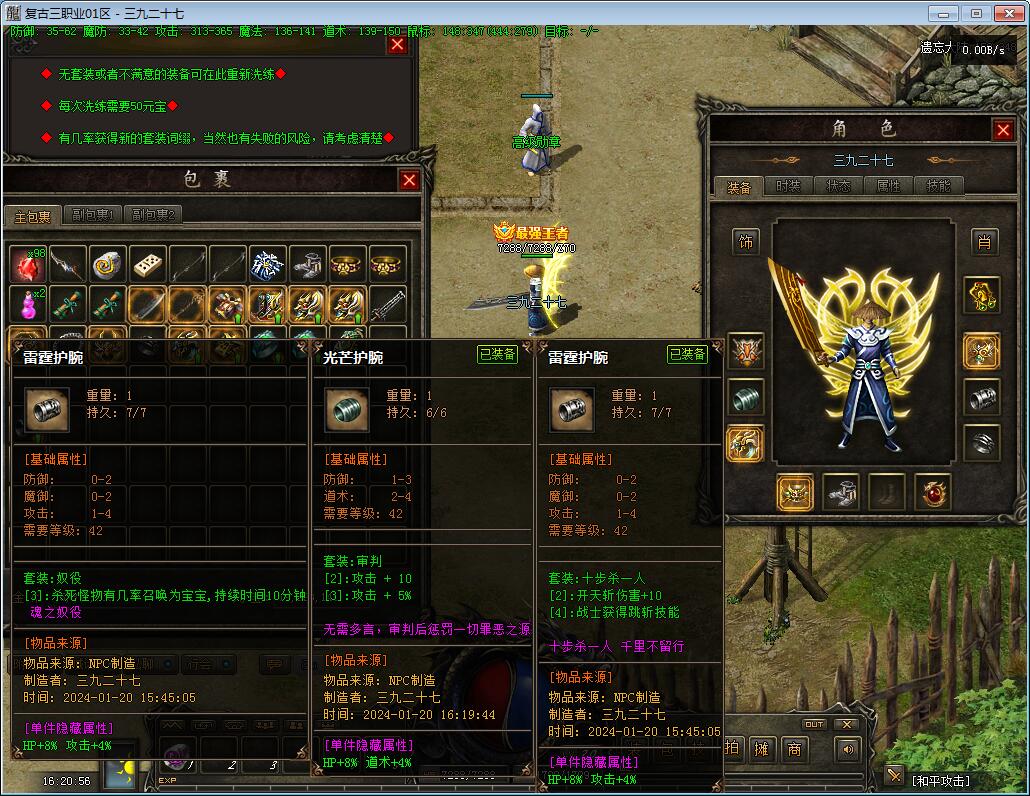This screenshot has width=1030, height=796.
Task: Switch to the 副包裹1 bag tab
Action: [91, 215]
